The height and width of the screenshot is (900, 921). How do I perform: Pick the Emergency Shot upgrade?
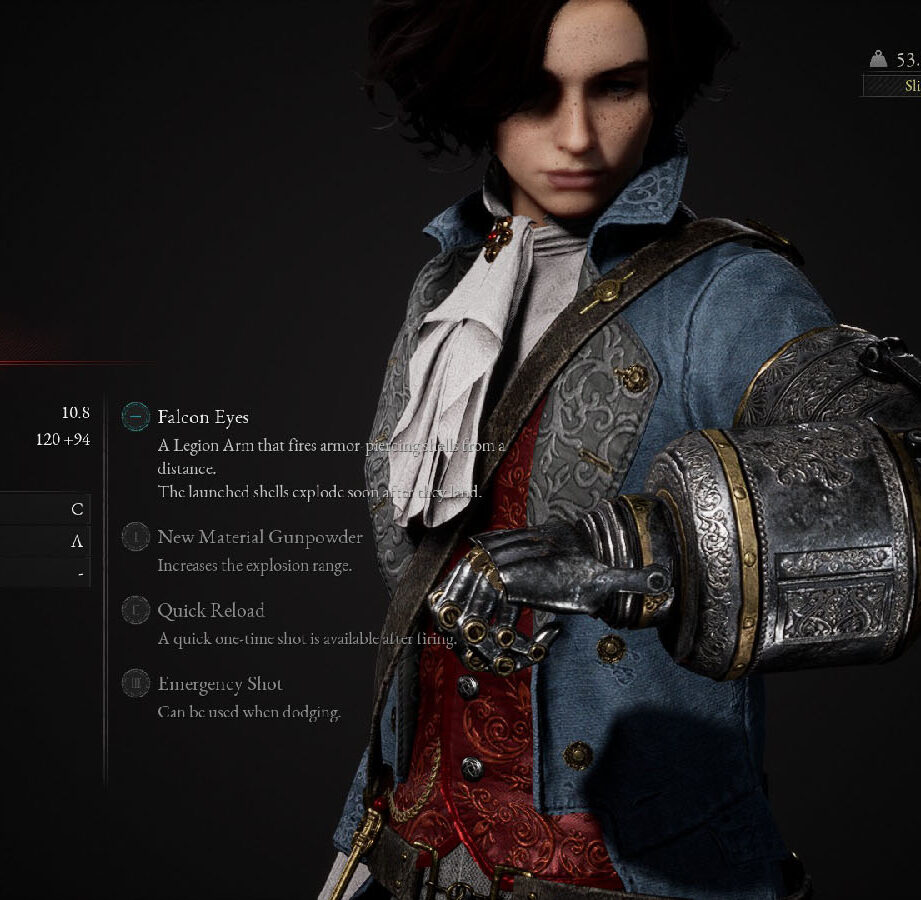tap(219, 684)
